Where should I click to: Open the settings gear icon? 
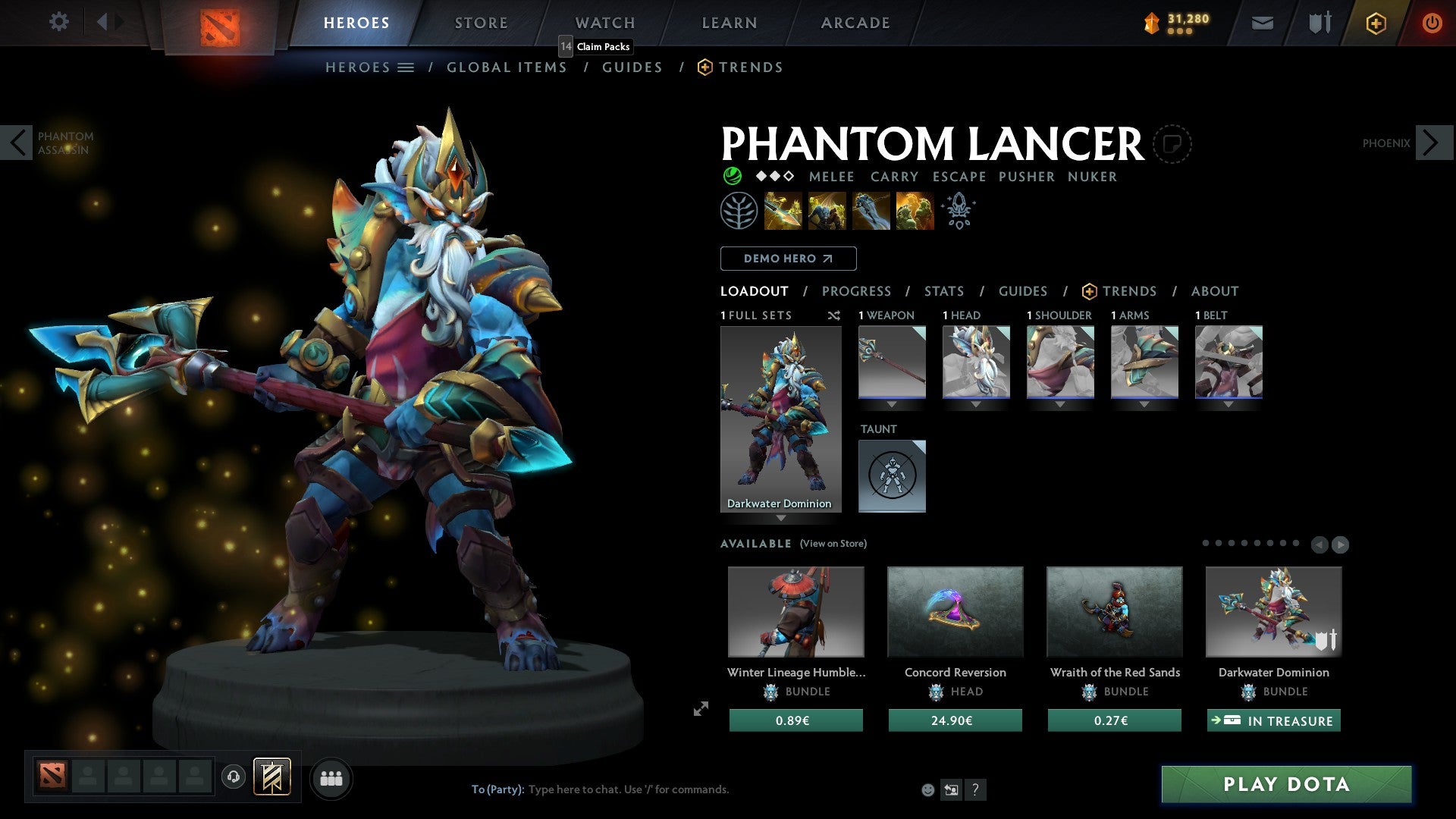[58, 22]
